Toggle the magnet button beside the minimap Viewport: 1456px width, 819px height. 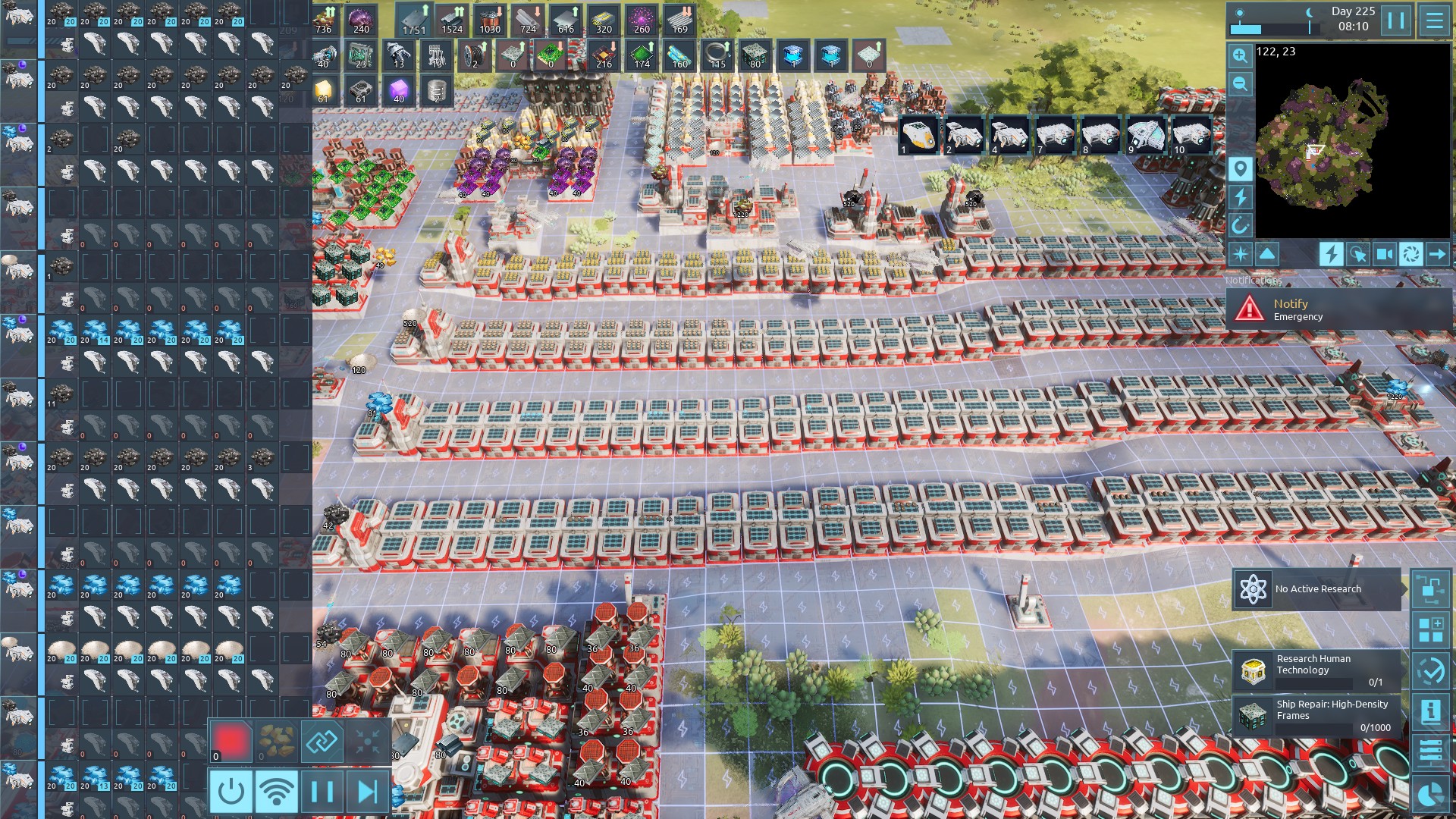click(1240, 225)
